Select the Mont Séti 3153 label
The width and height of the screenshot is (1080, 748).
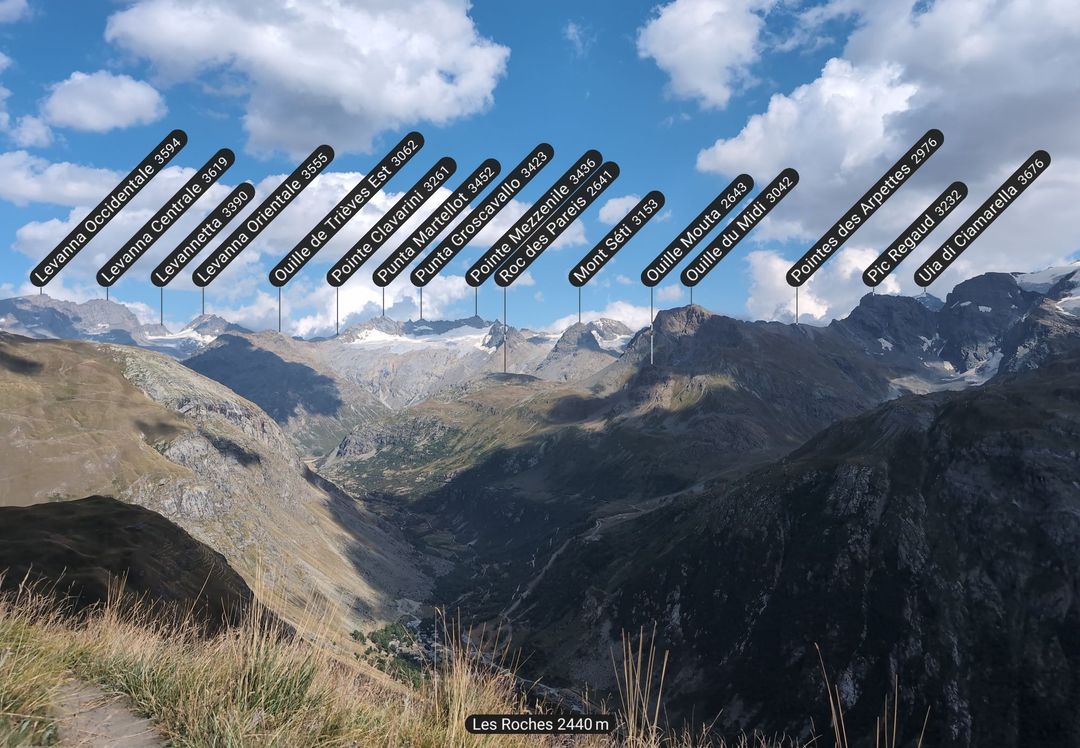tap(616, 238)
